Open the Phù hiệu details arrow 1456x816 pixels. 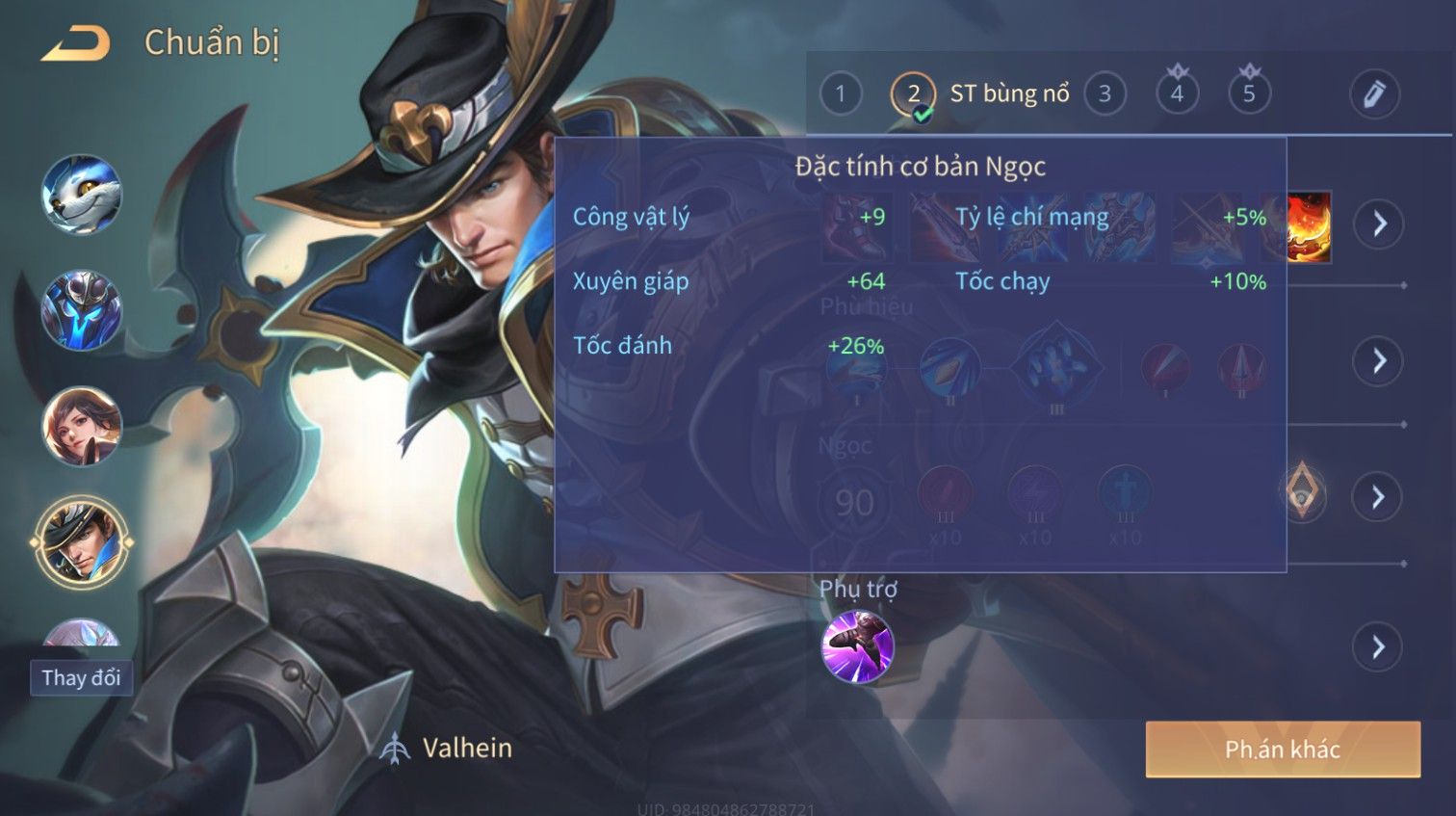[1379, 361]
